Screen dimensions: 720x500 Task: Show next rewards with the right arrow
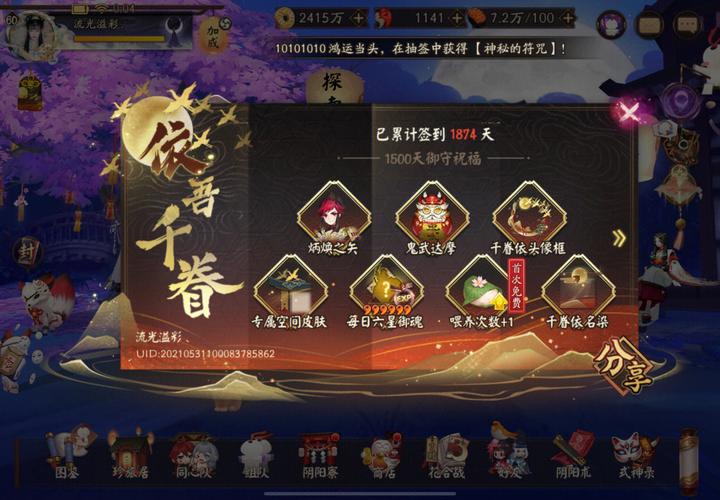coord(620,238)
